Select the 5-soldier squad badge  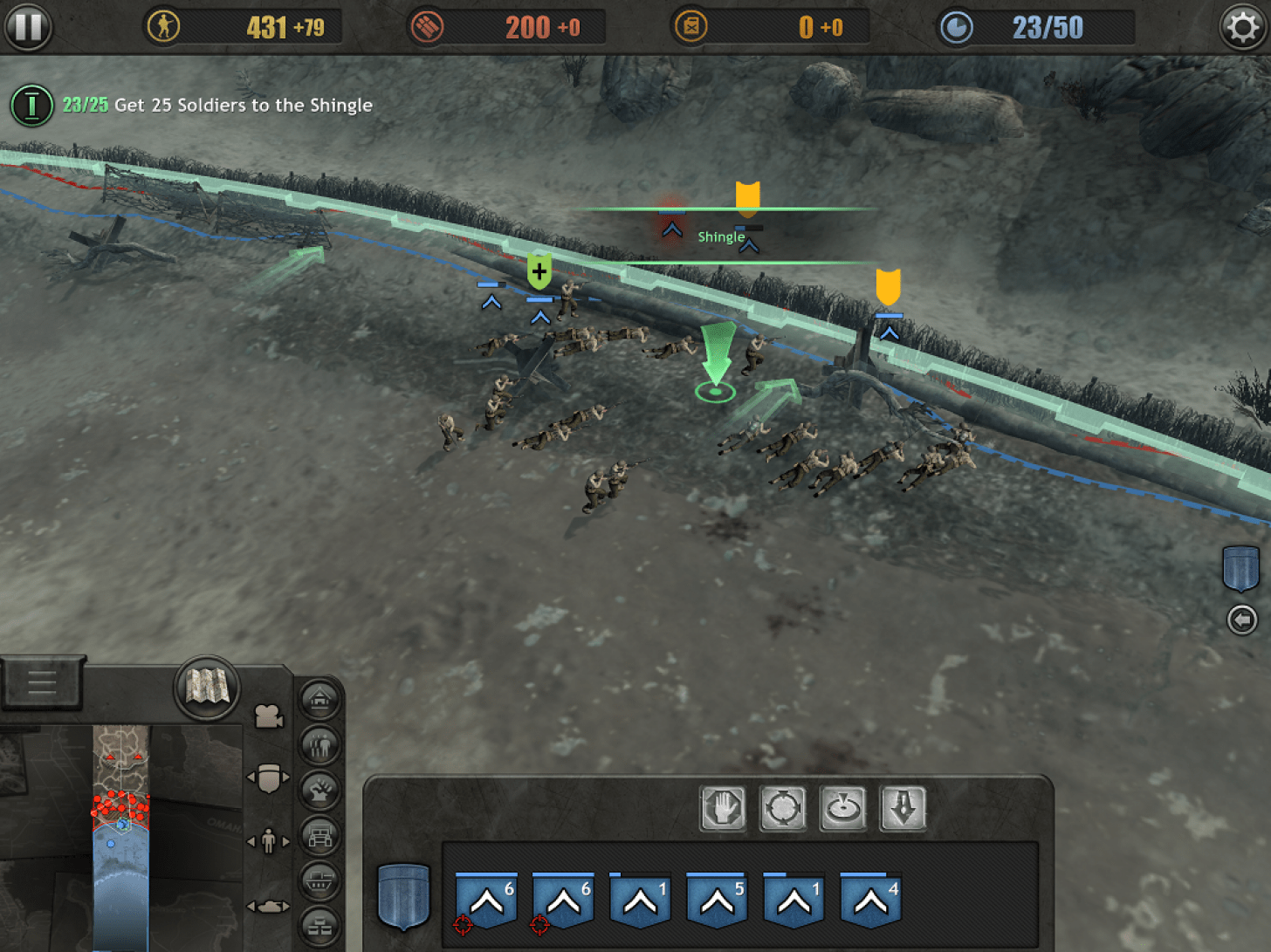click(717, 899)
